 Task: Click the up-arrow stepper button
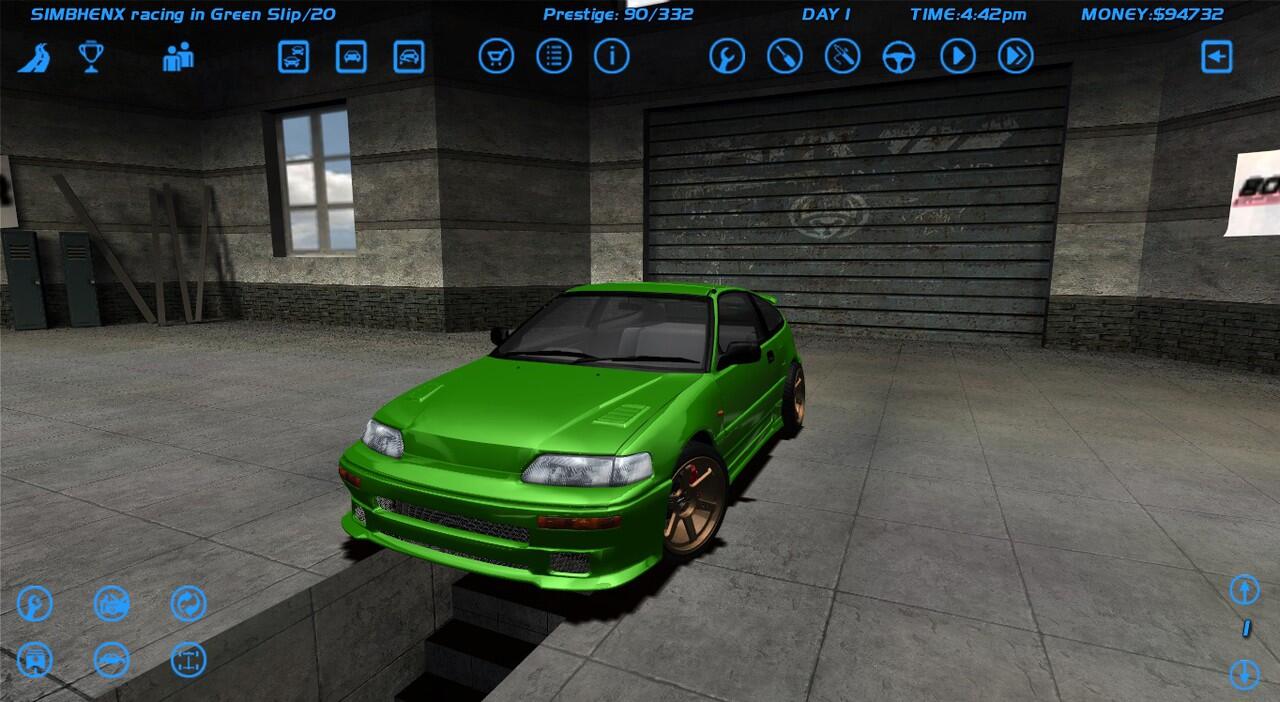click(x=1244, y=590)
